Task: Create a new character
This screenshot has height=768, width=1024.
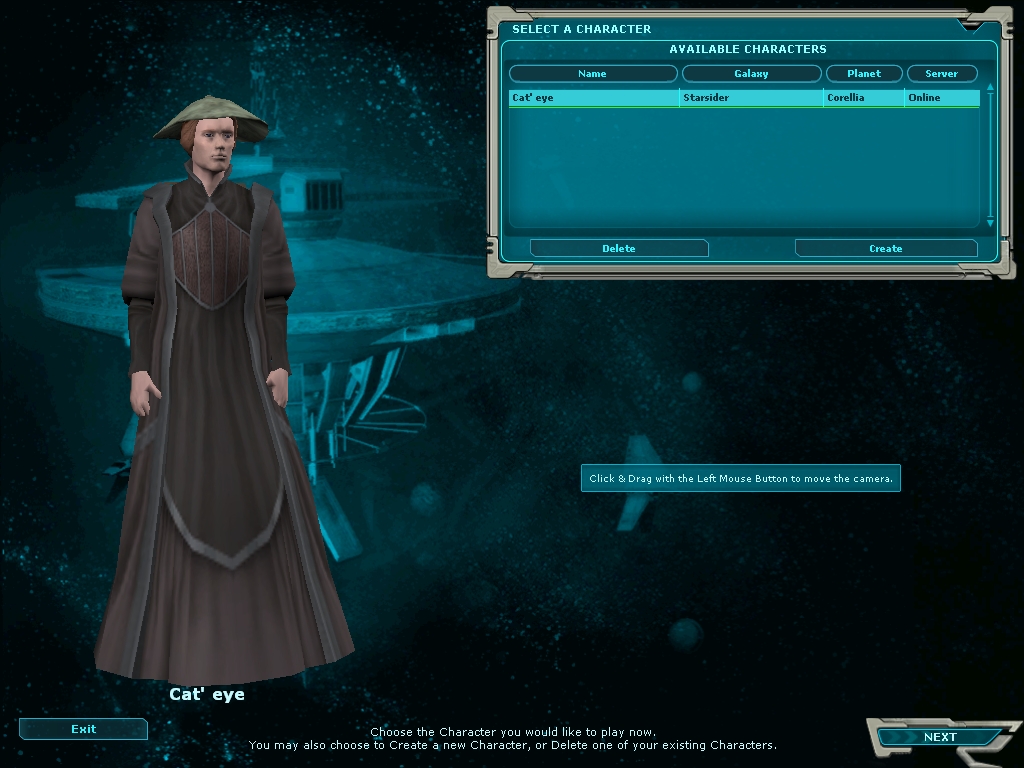Action: pos(885,248)
